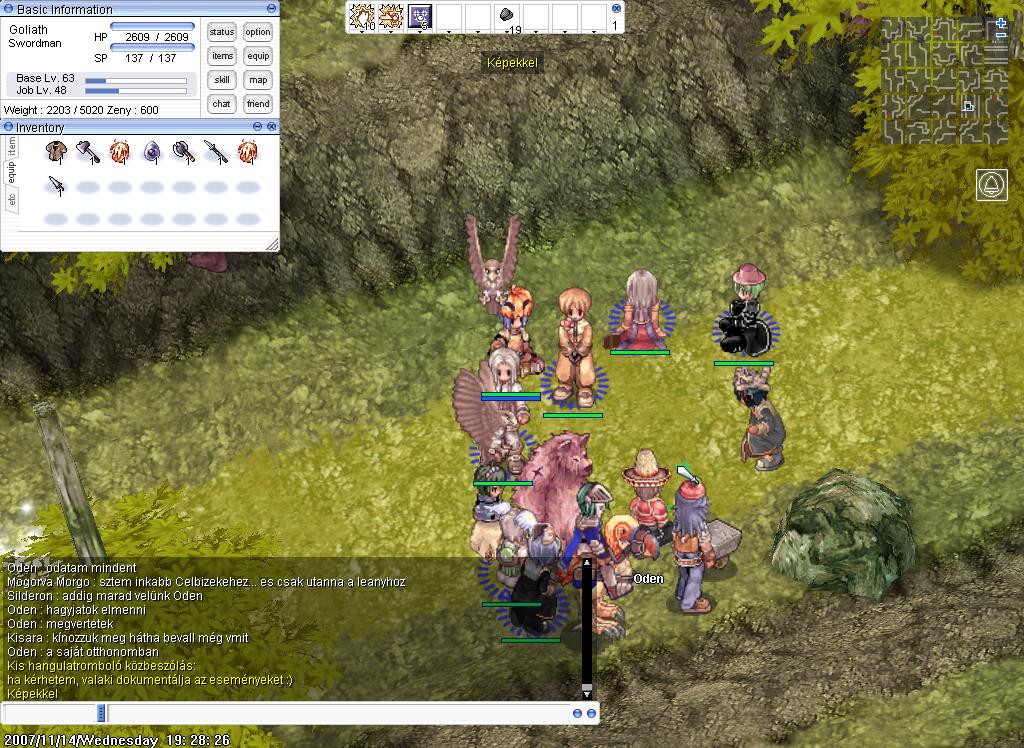Show the equip window
The image size is (1024, 748).
pyautogui.click(x=258, y=56)
